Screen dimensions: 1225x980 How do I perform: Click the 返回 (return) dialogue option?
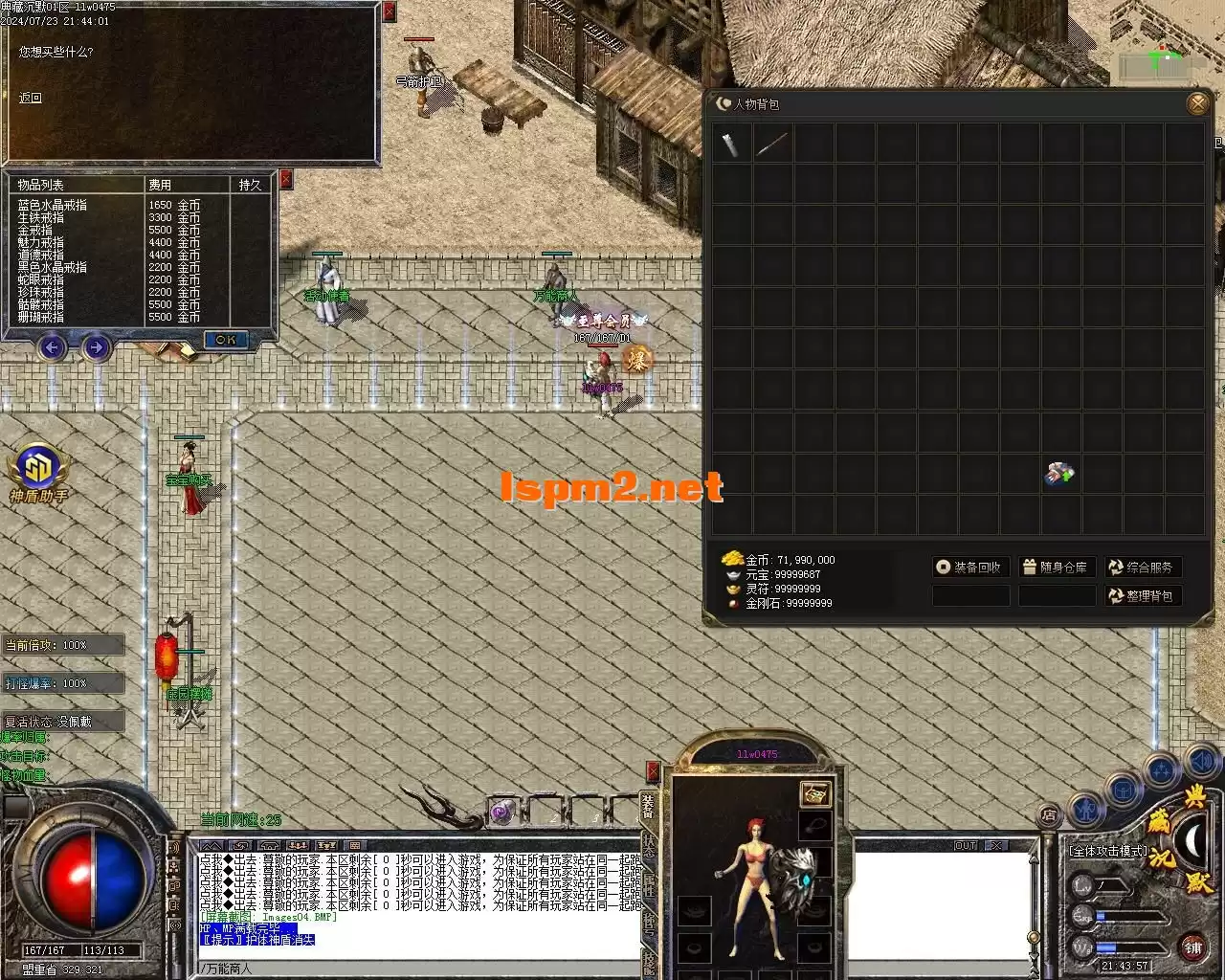pyautogui.click(x=31, y=99)
